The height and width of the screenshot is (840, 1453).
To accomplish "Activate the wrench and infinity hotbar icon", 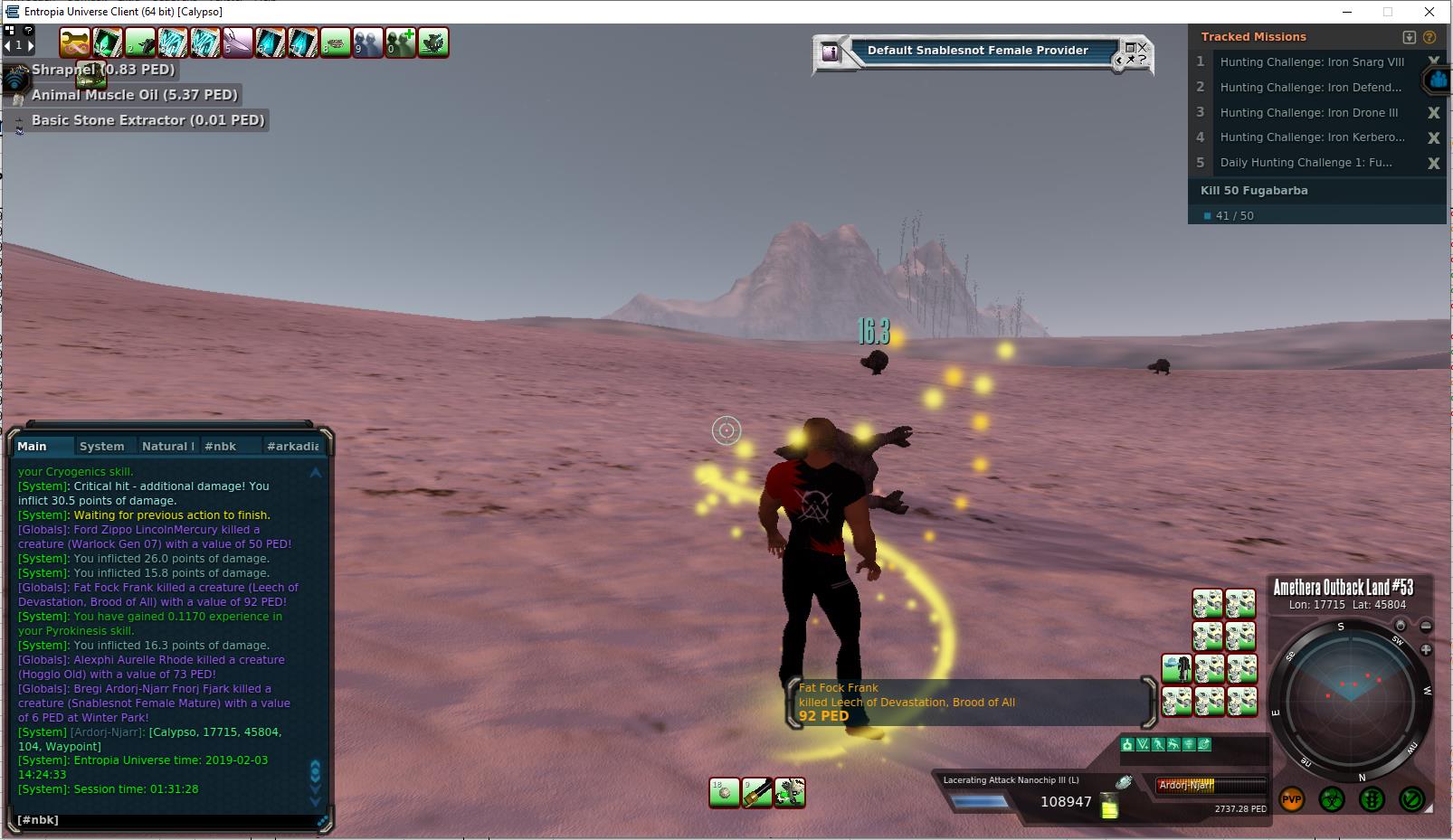I will click(74, 42).
